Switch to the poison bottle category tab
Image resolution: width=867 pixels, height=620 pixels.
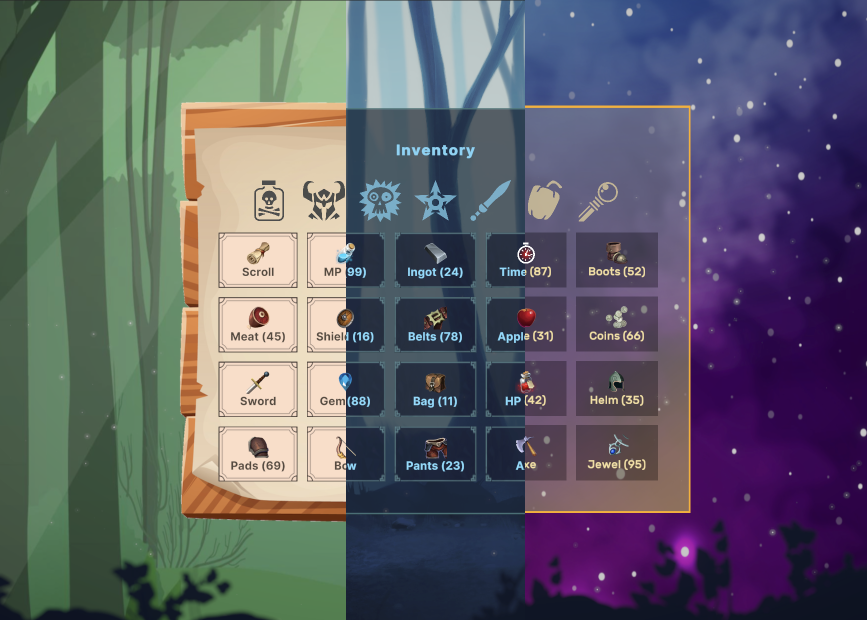pos(269,201)
